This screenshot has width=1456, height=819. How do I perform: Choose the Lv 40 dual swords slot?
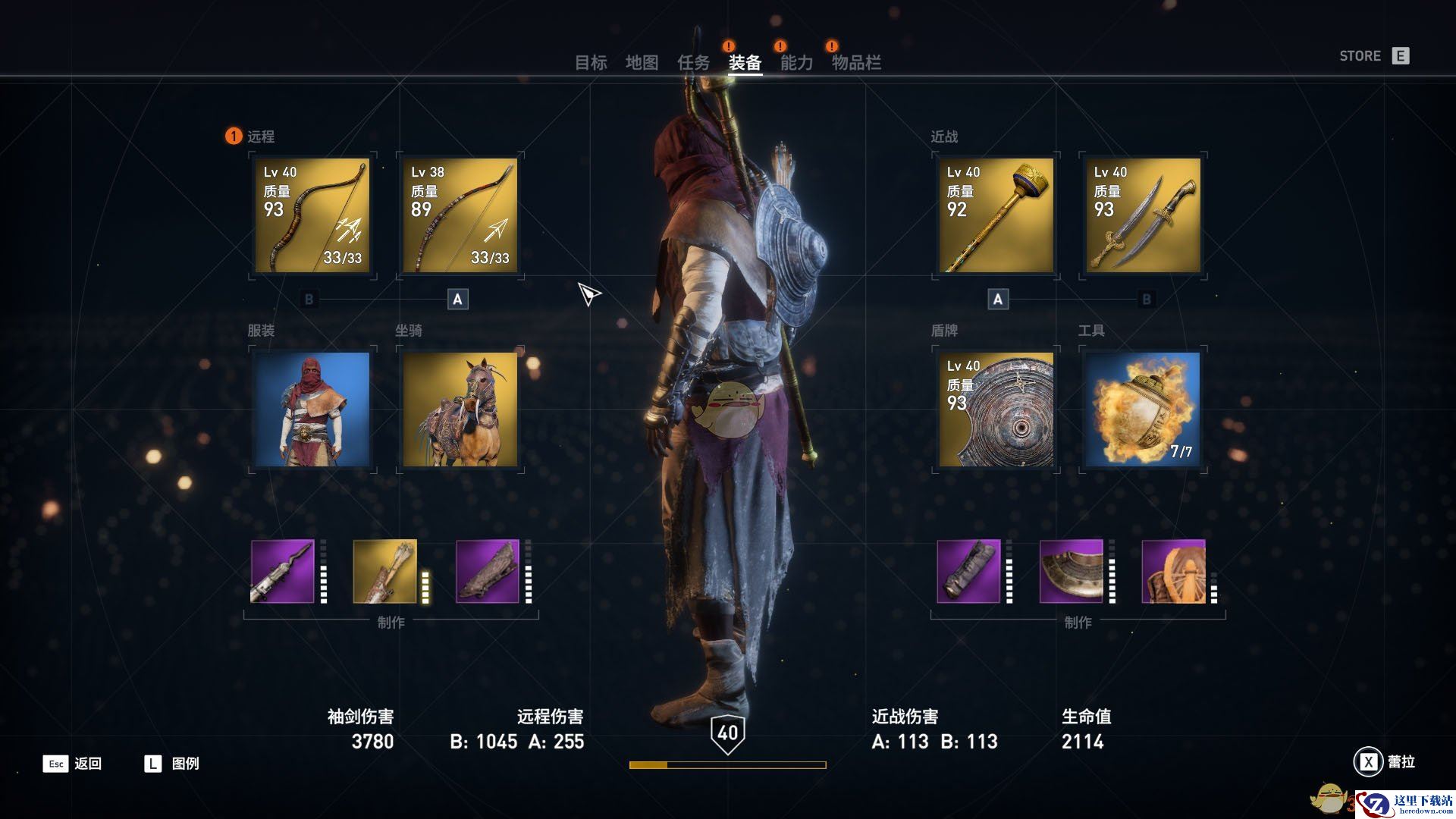point(1143,215)
